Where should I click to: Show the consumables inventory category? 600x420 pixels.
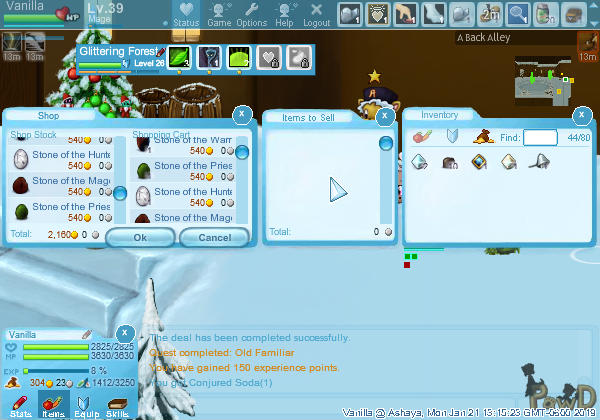pos(421,137)
